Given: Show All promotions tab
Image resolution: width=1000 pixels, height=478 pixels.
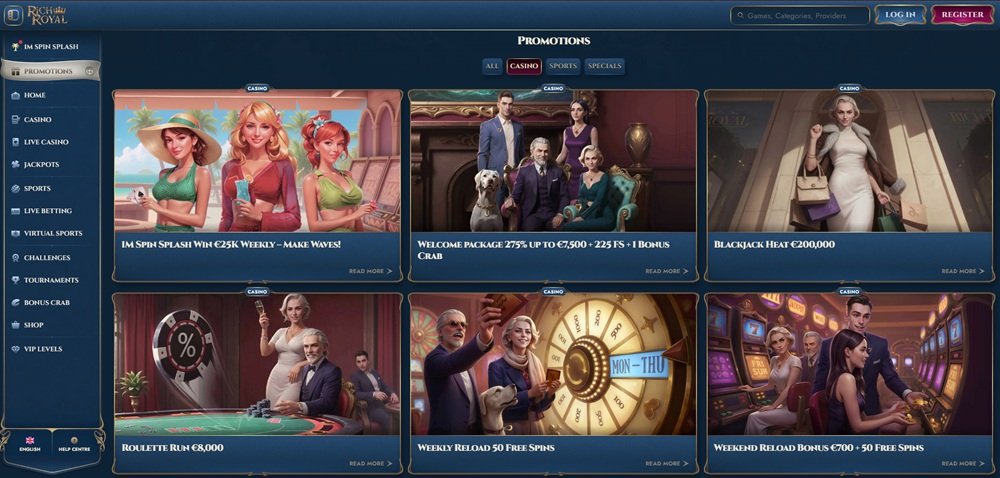Looking at the screenshot, I should [x=492, y=66].
